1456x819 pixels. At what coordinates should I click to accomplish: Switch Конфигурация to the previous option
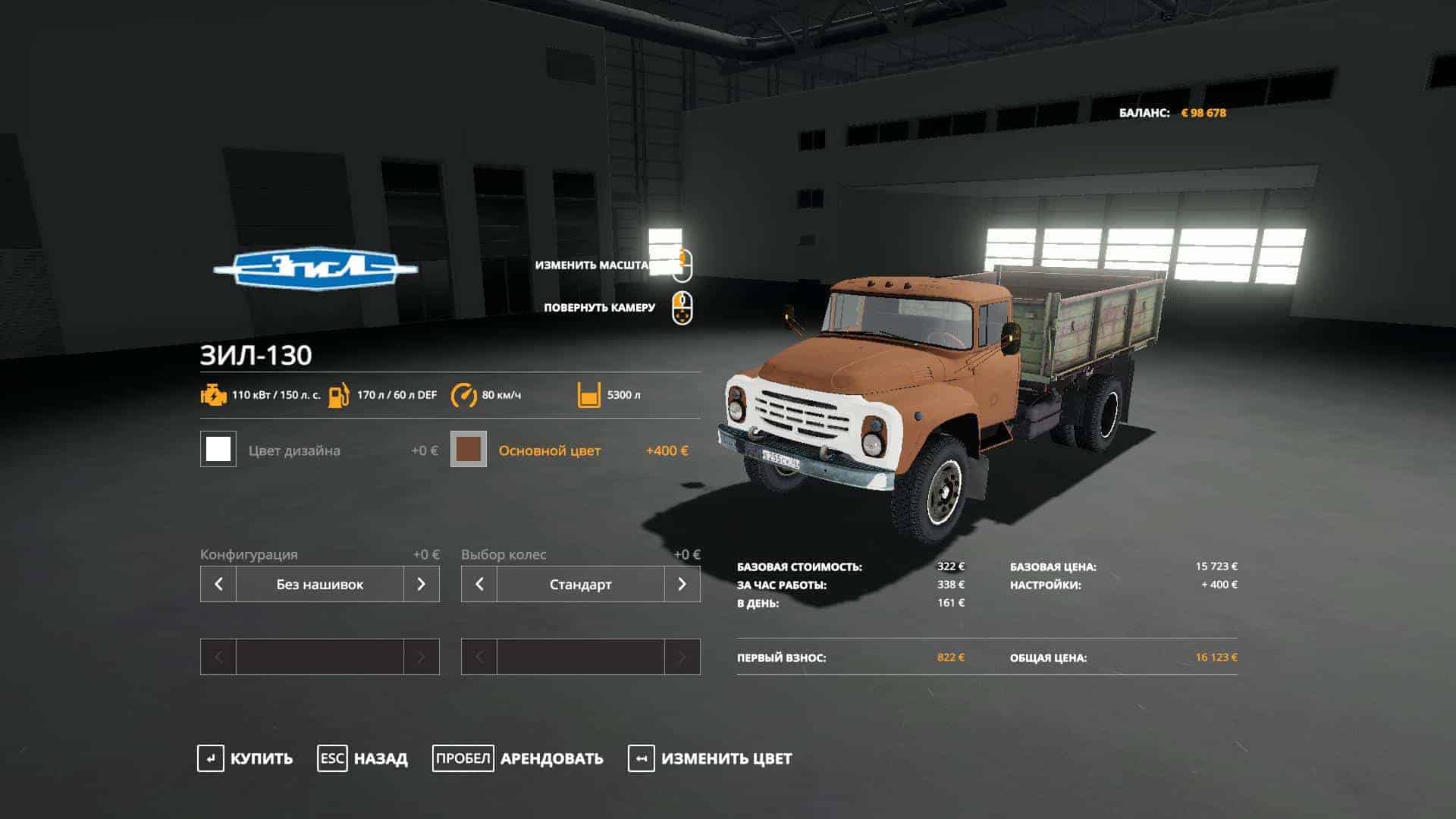pos(218,584)
